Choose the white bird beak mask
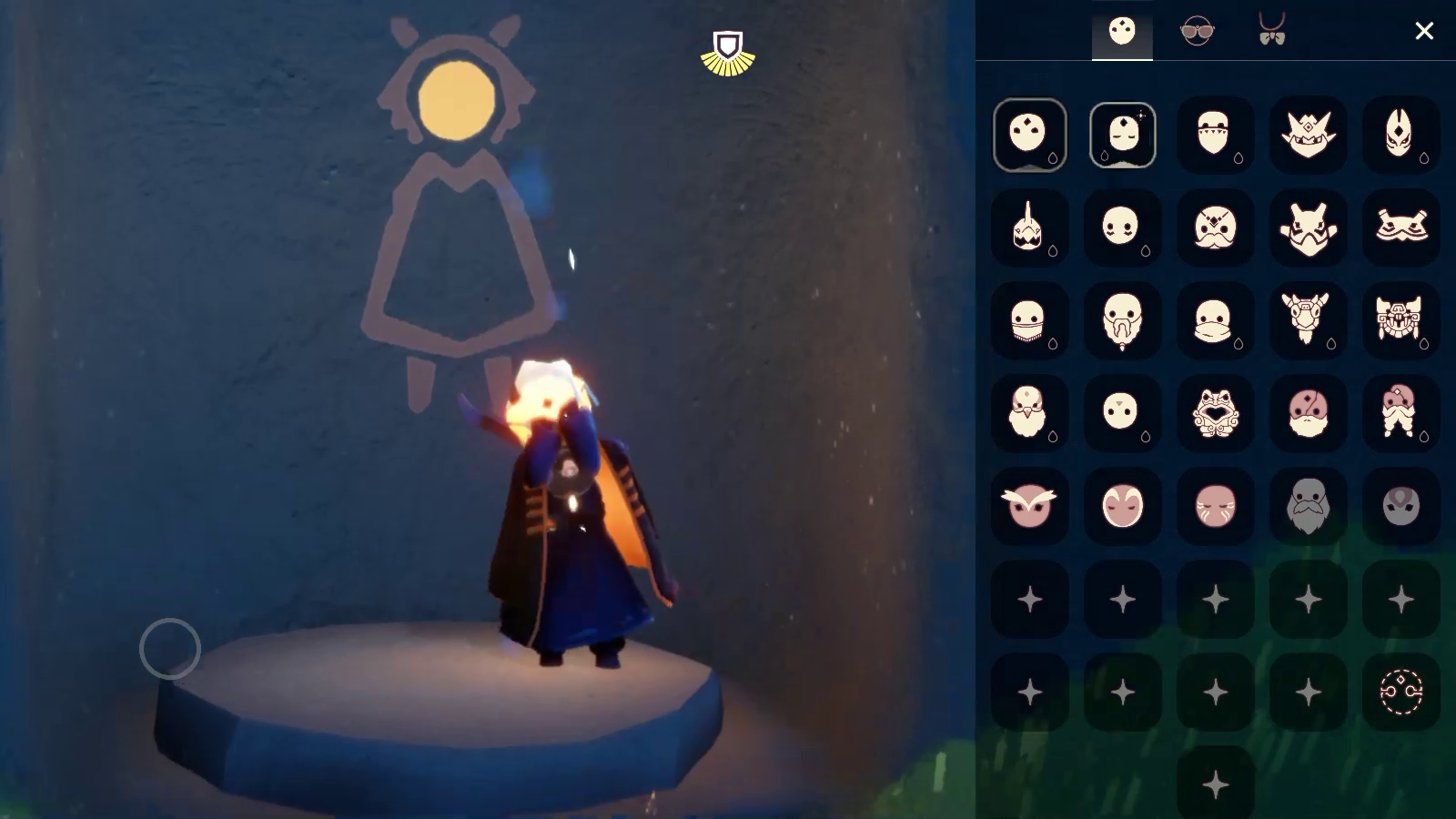Screen dimensions: 1456x819 (x=1029, y=413)
